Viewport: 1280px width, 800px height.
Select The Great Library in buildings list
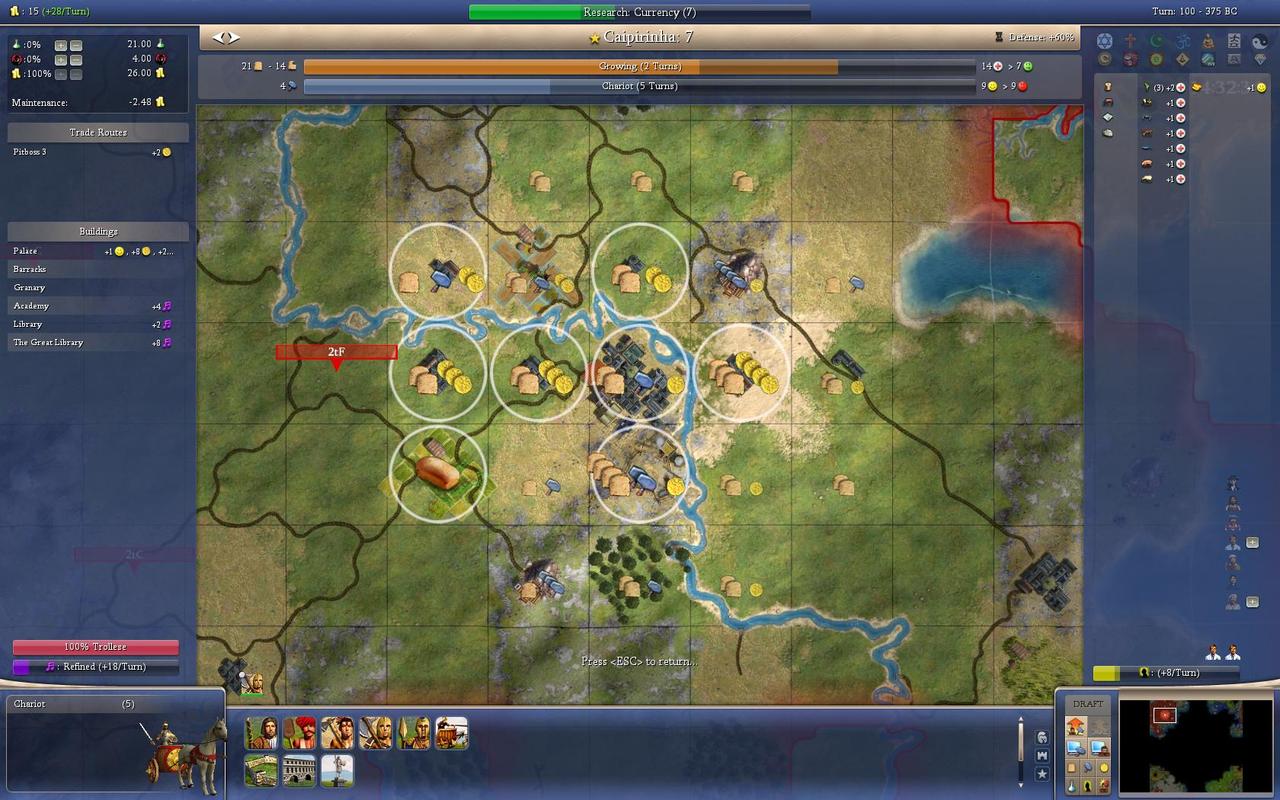pos(48,342)
